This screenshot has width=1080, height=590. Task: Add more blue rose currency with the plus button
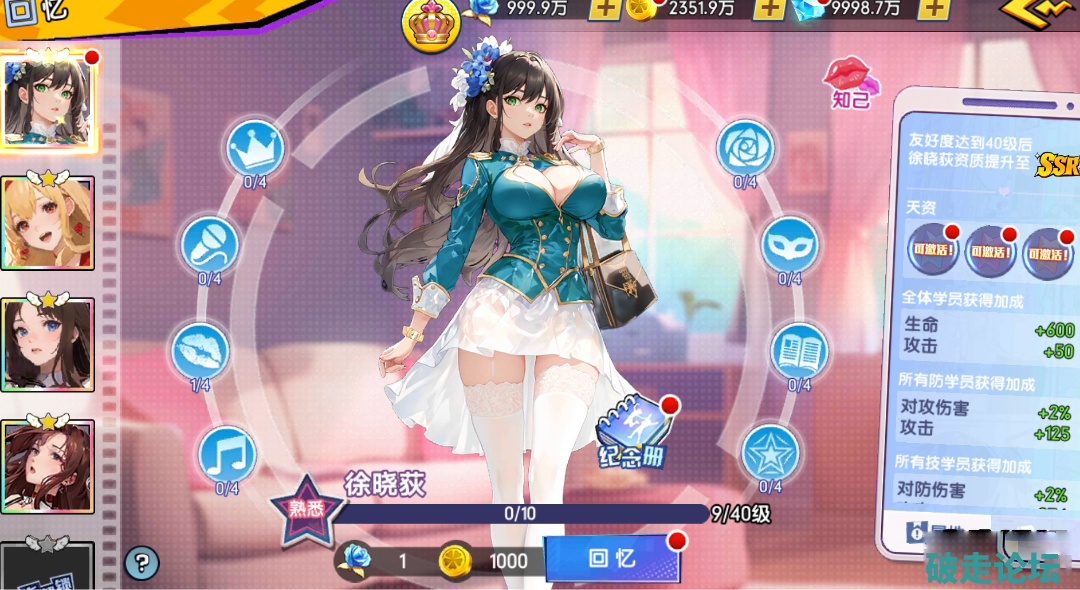603,9
